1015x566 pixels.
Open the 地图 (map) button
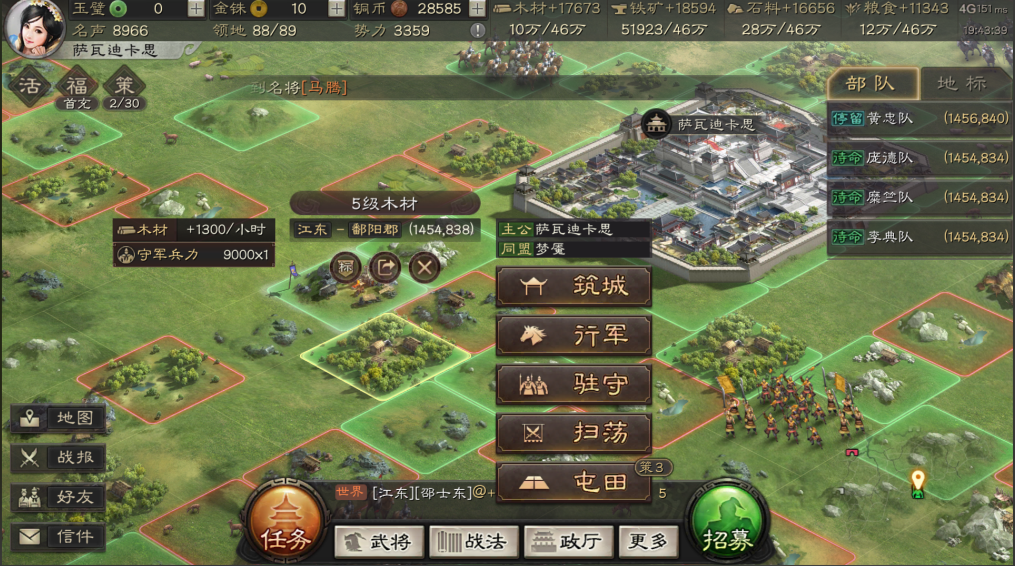tap(60, 418)
